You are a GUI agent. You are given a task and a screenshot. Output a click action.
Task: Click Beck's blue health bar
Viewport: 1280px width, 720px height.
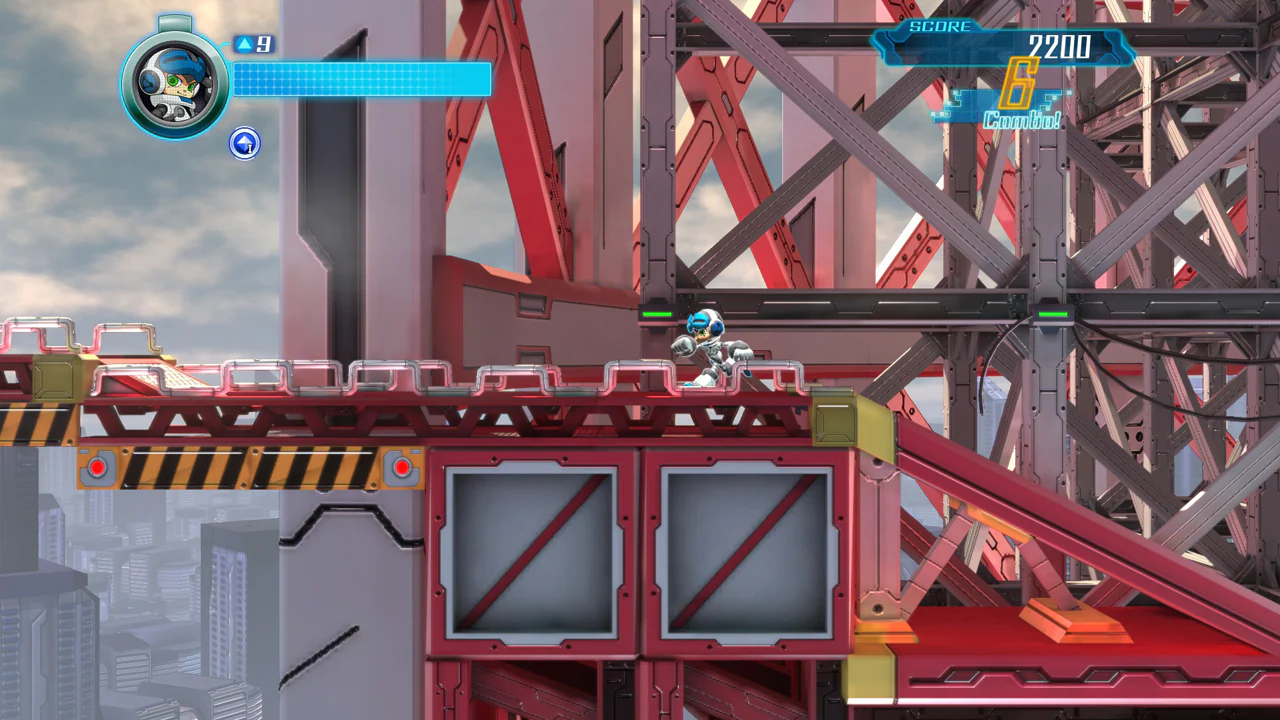(360, 80)
